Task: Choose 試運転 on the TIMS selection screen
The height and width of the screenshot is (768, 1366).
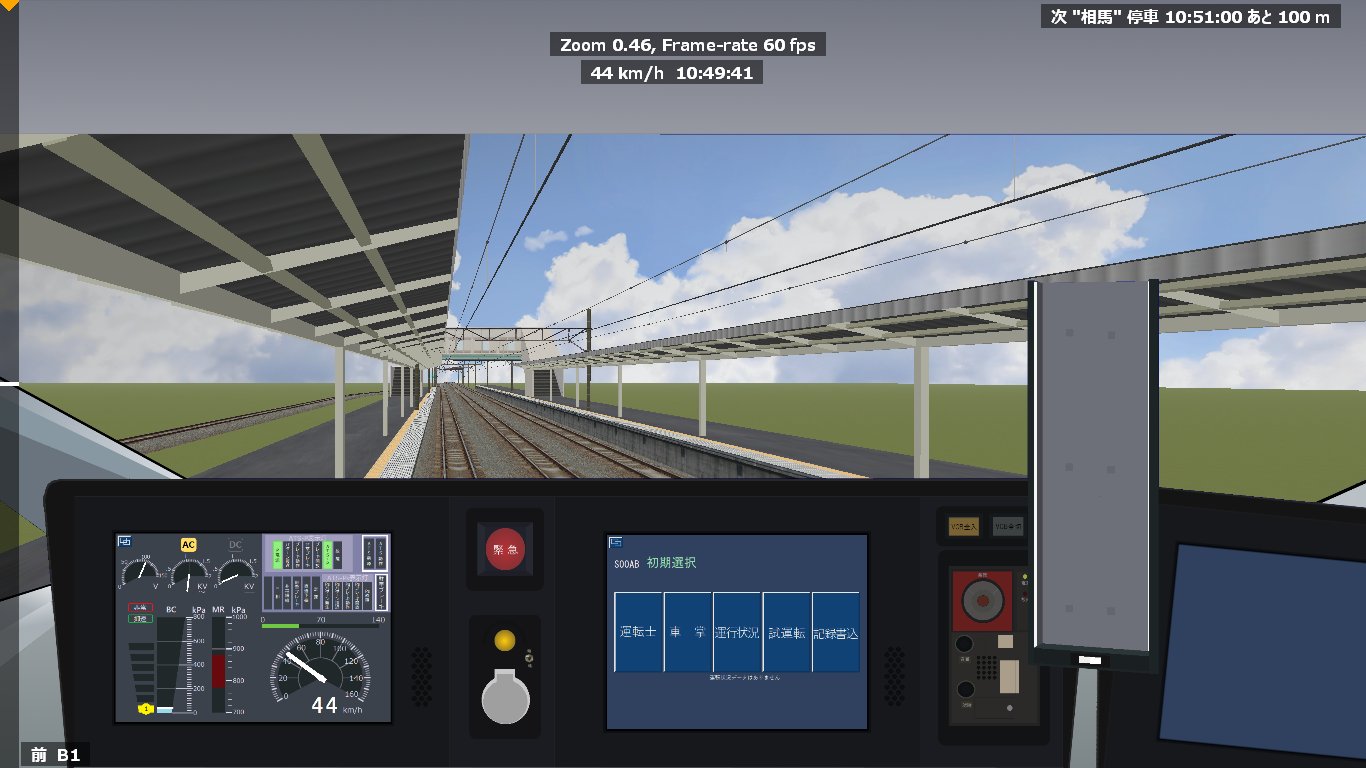Action: [787, 632]
